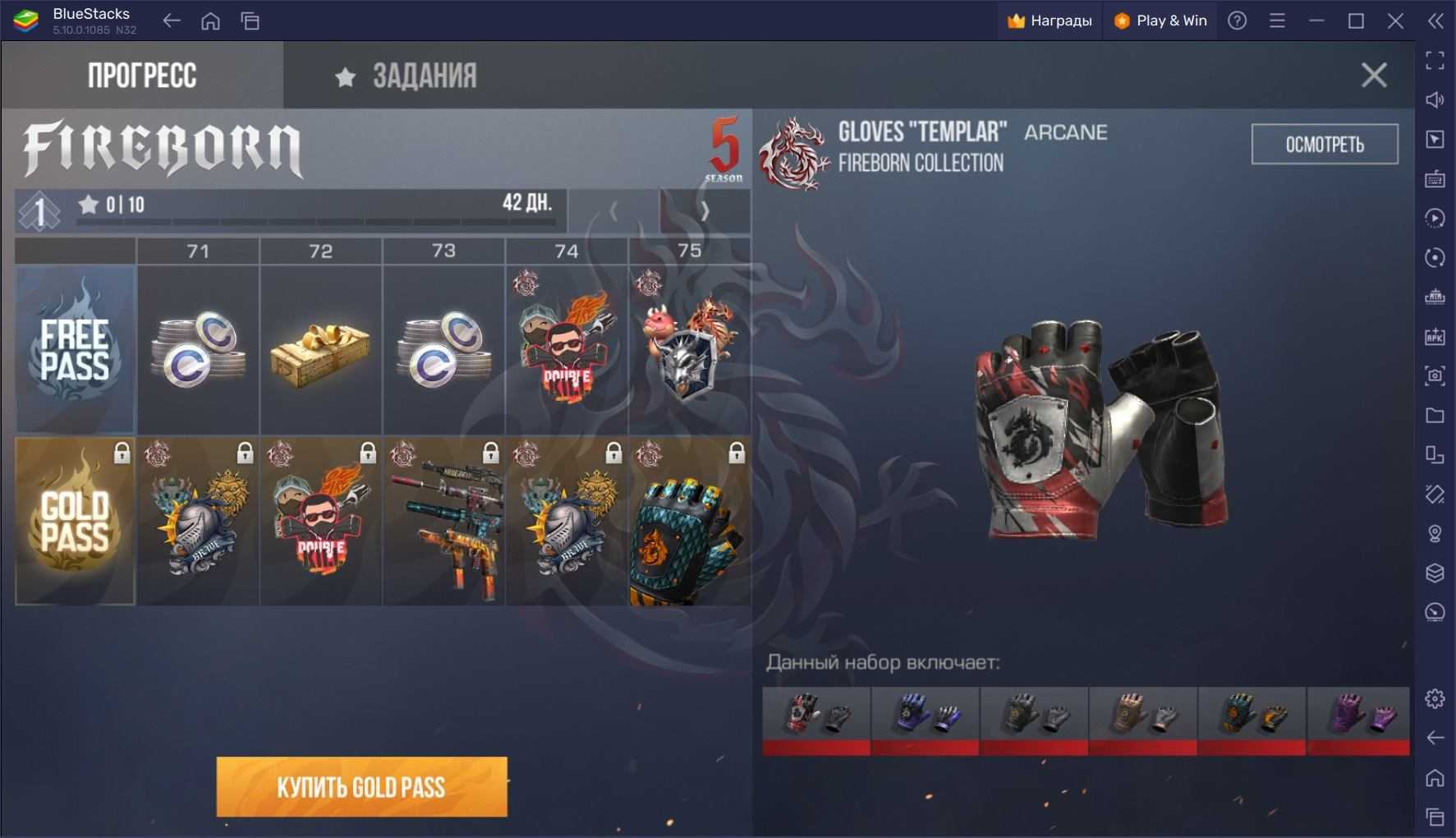Select the level 72 gold crate reward
The height and width of the screenshot is (838, 1456).
point(321,350)
